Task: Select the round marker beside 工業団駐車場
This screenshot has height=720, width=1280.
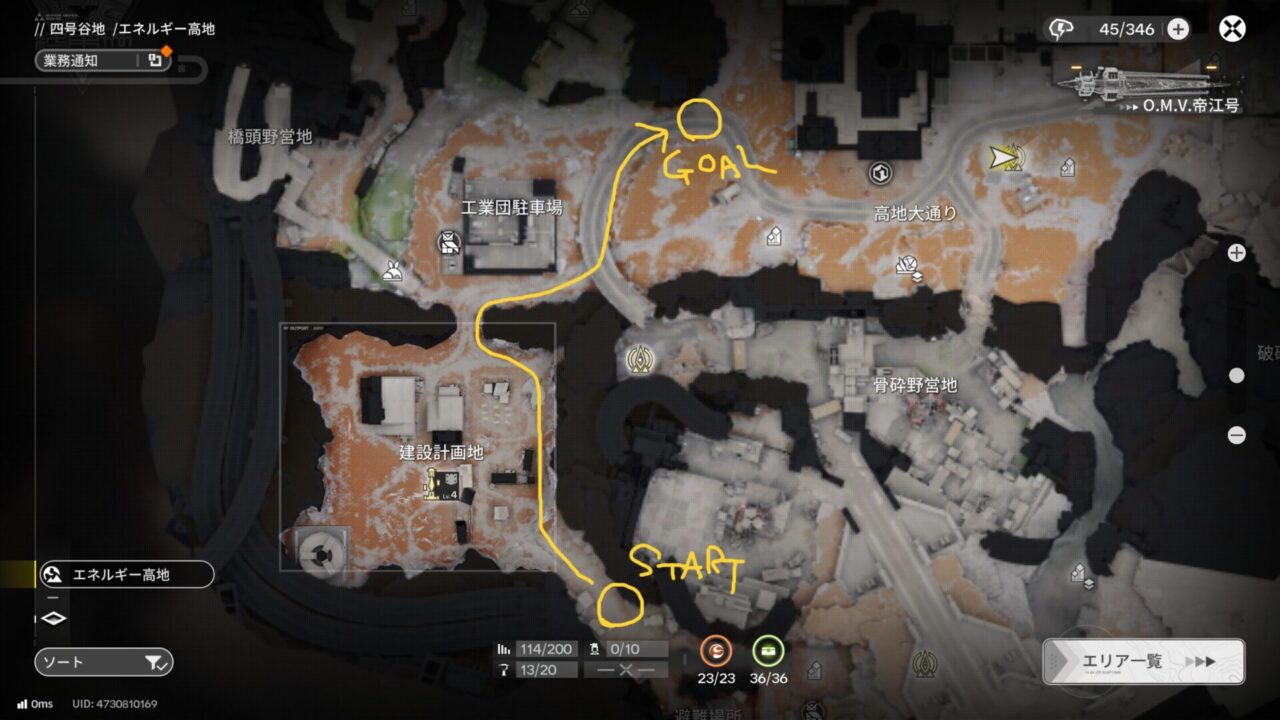Action: pyautogui.click(x=448, y=242)
